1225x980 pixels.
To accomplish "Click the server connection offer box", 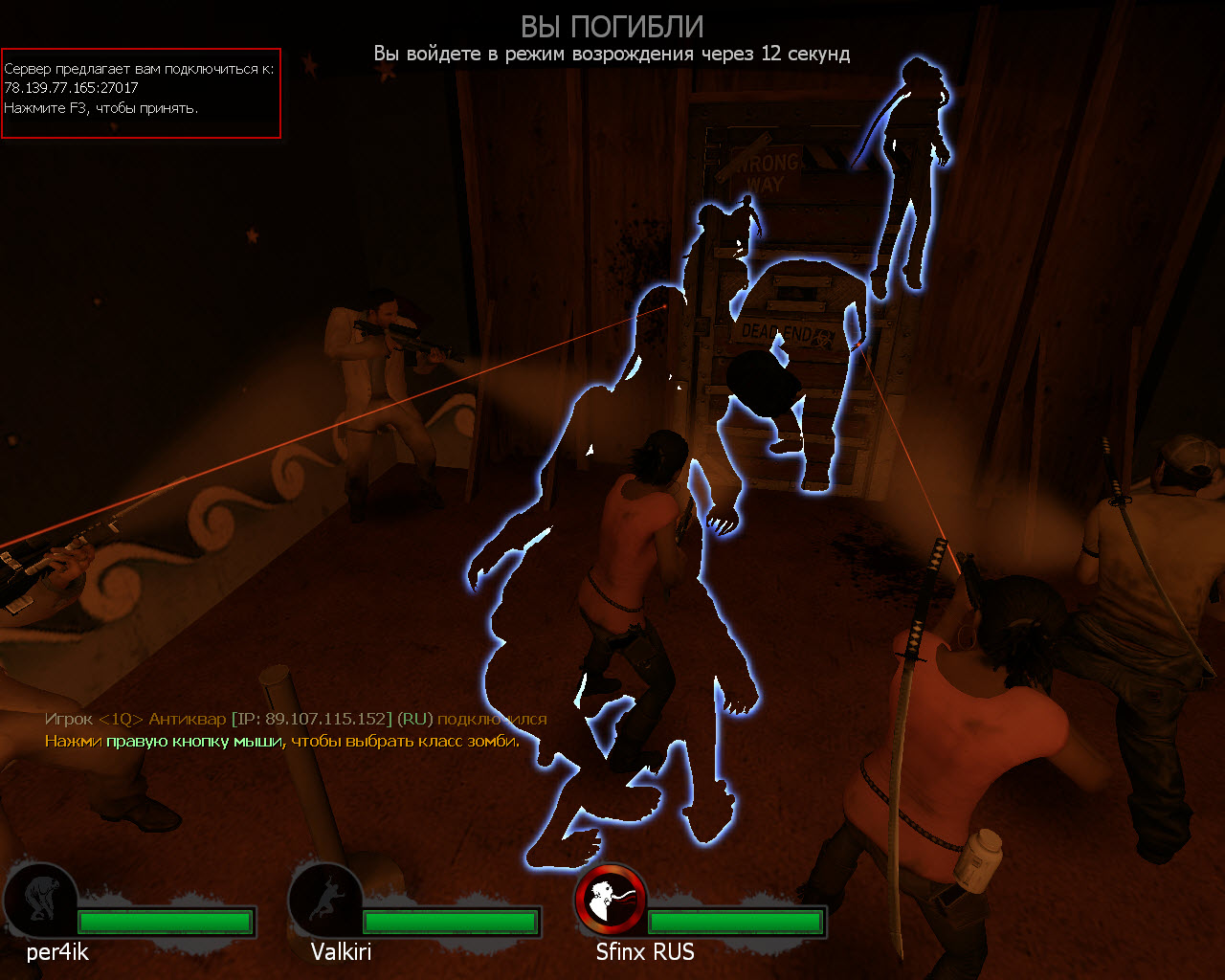I will coord(141,93).
